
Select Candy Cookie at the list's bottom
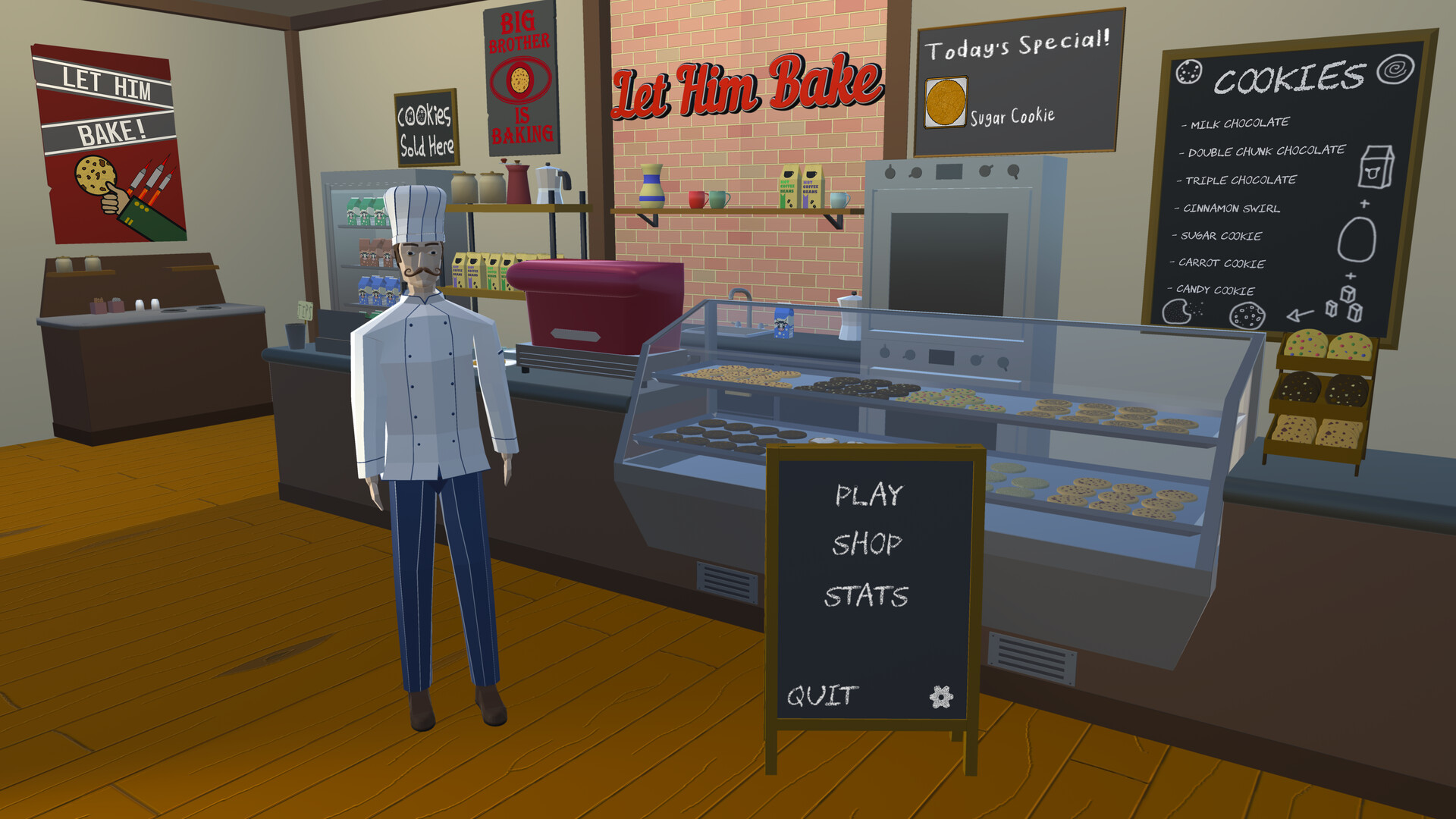pyautogui.click(x=1214, y=290)
